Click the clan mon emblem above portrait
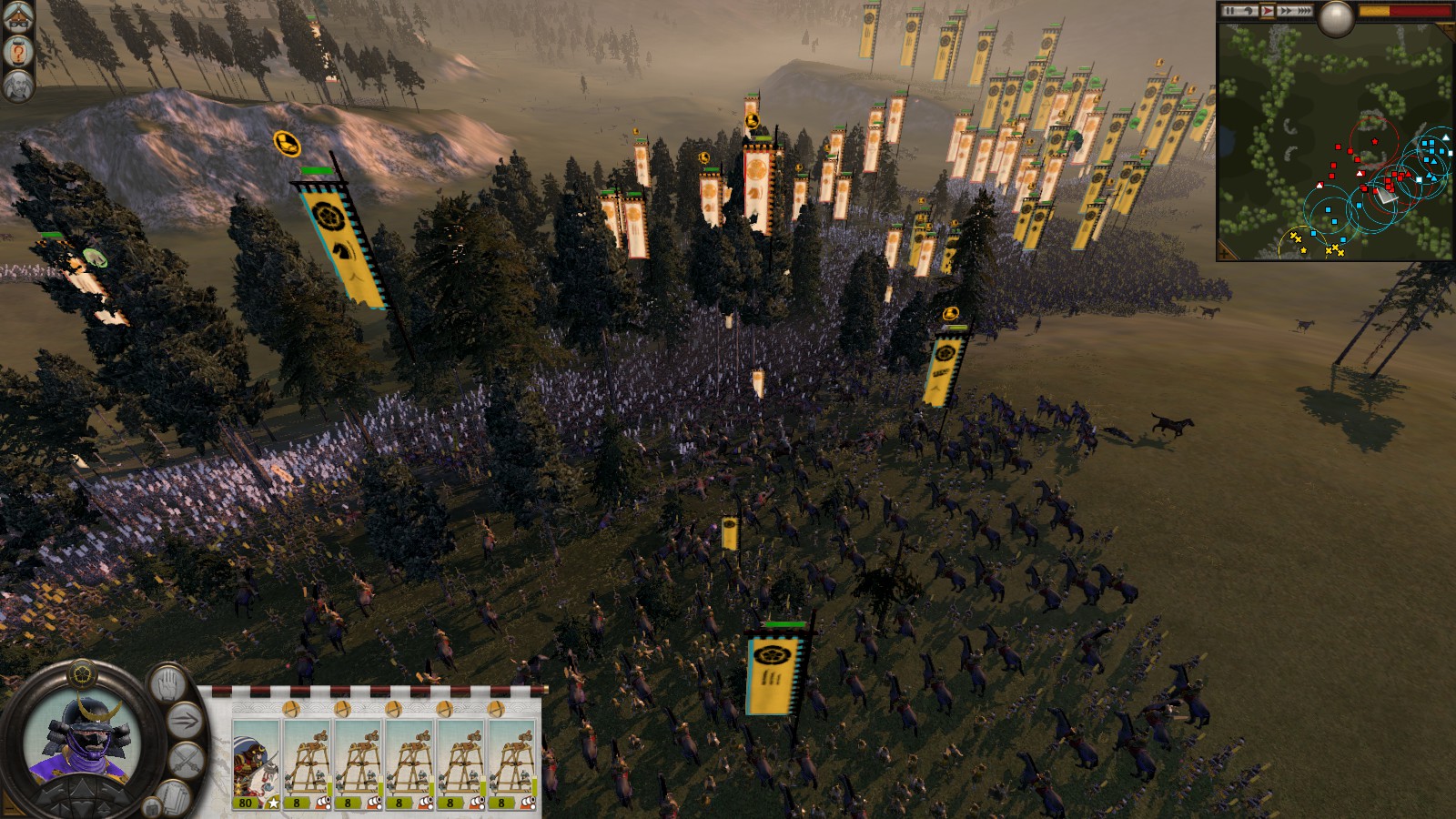 [x=81, y=675]
